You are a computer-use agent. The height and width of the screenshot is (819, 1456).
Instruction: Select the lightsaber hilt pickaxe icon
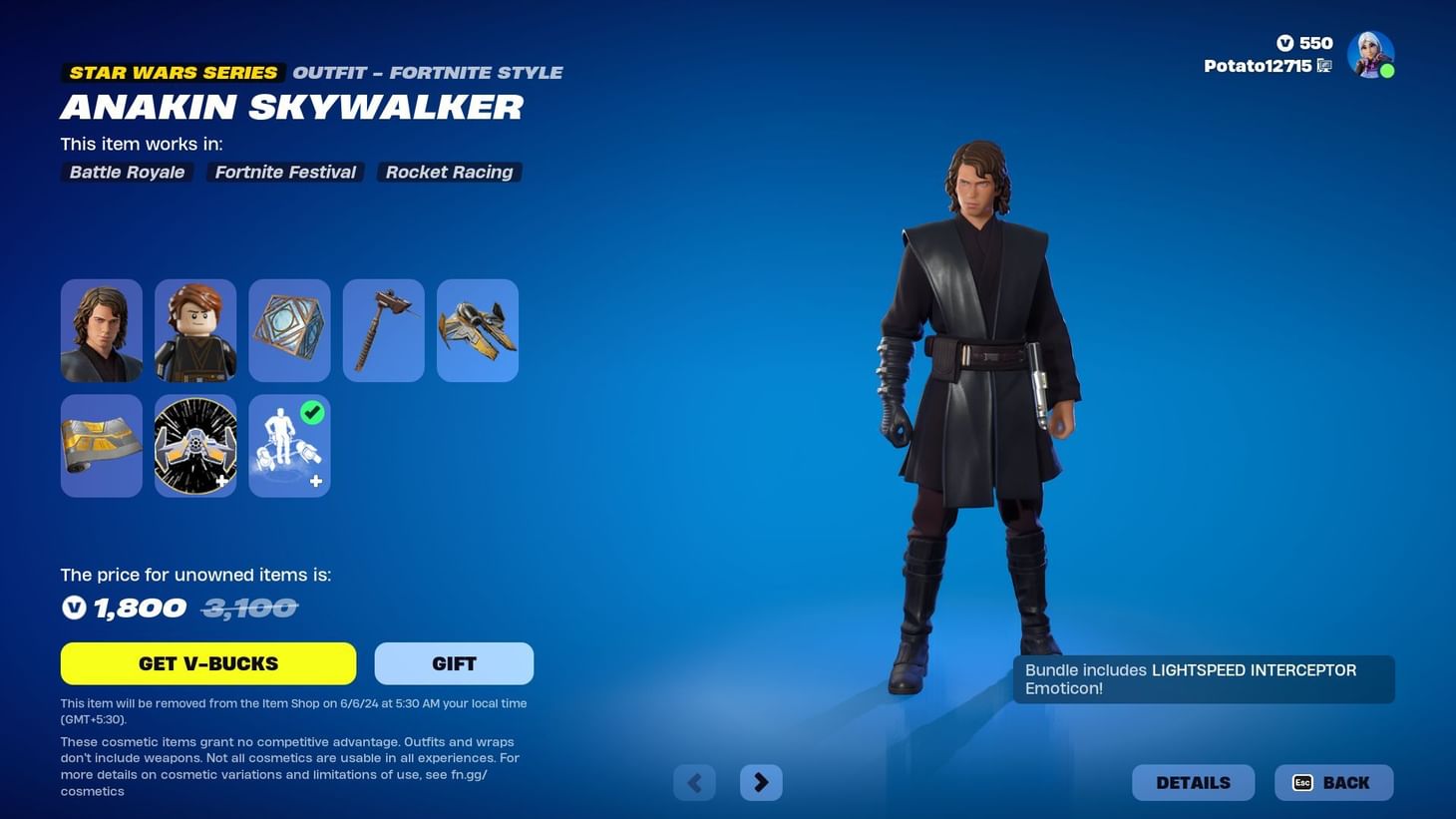(383, 329)
